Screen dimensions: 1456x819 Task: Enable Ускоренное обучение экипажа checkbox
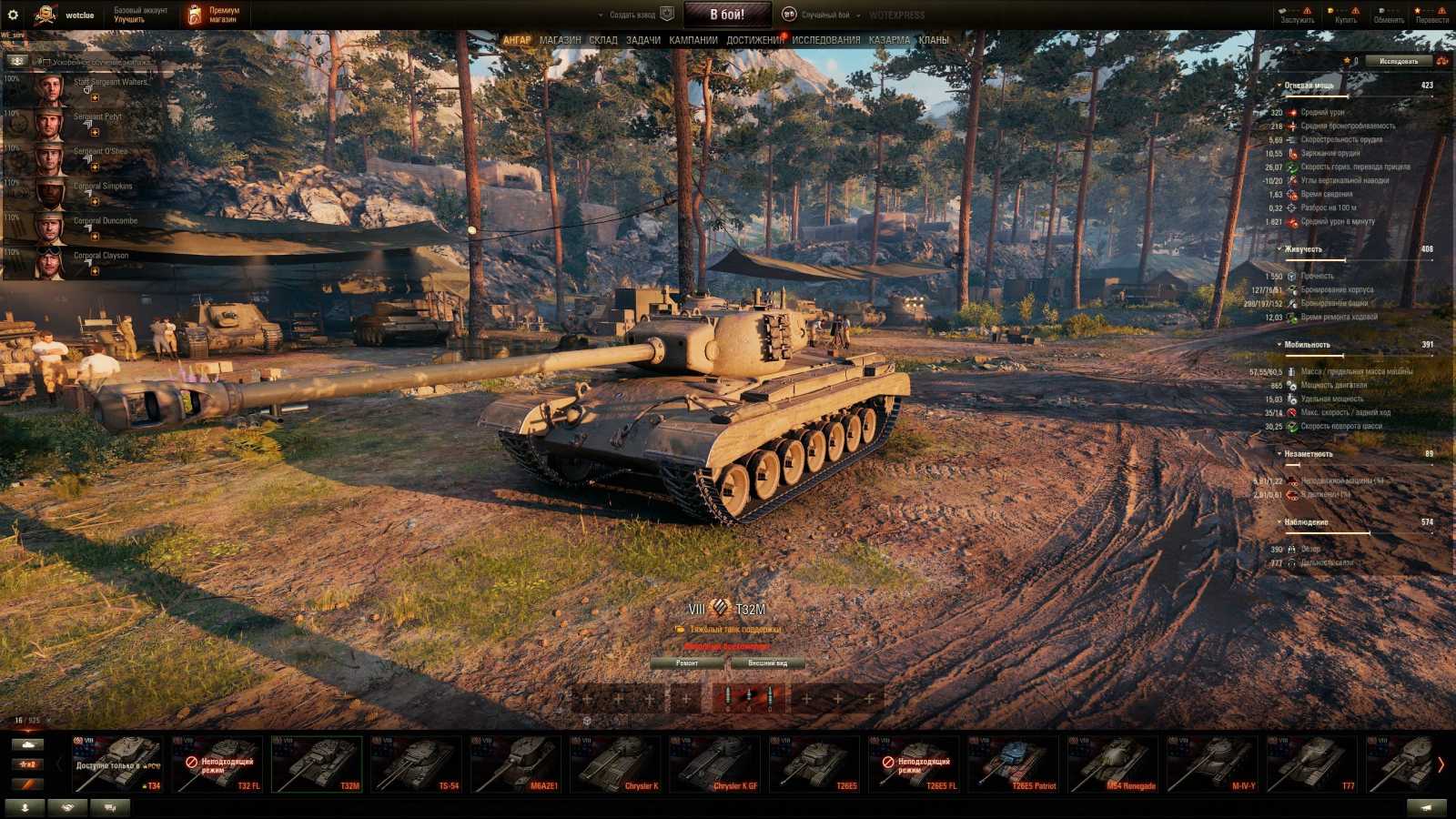(x=48, y=62)
